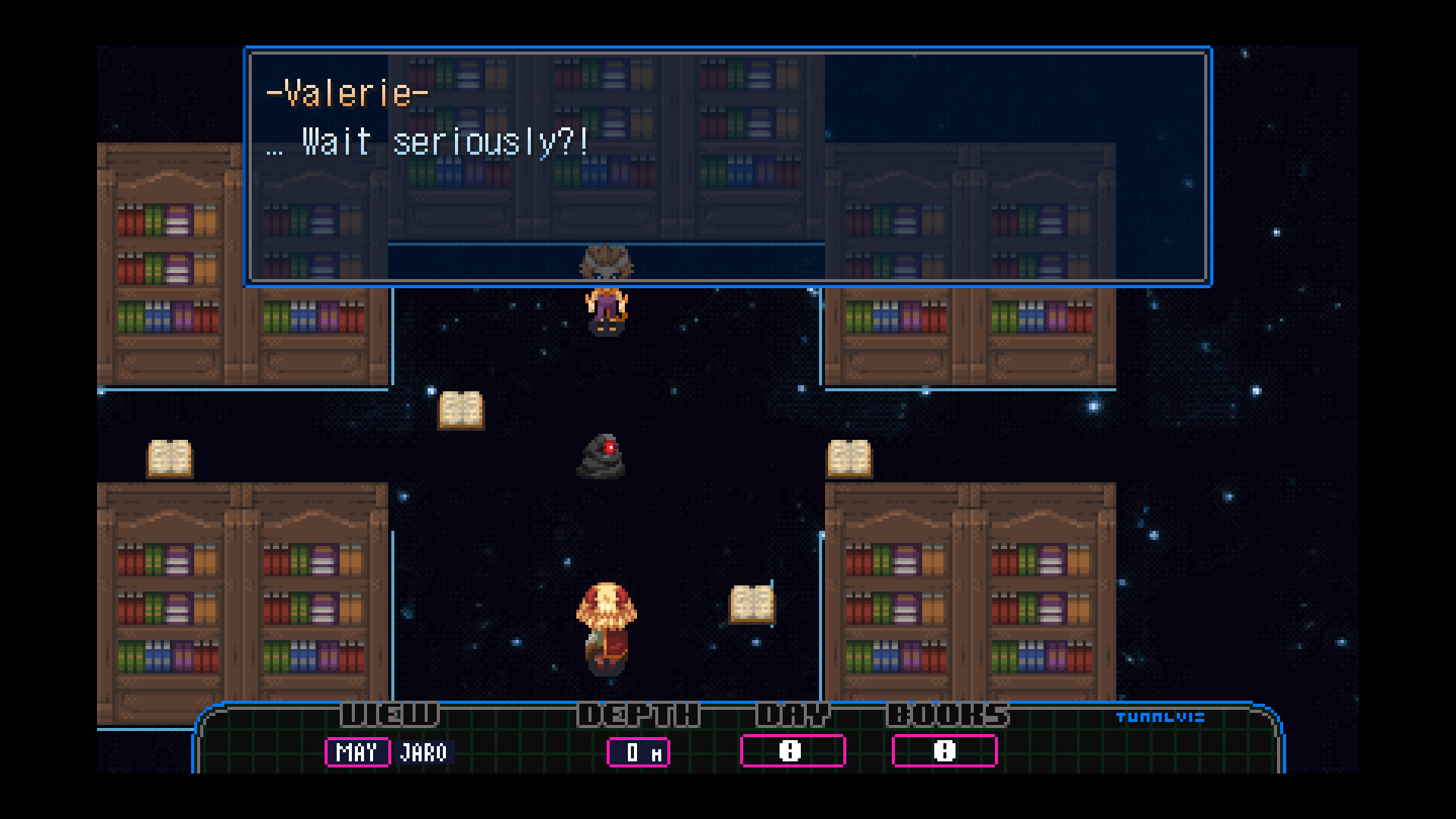Screen dimensions: 1456x819
Task: Click the BOOKS counter display
Action: 944,751
